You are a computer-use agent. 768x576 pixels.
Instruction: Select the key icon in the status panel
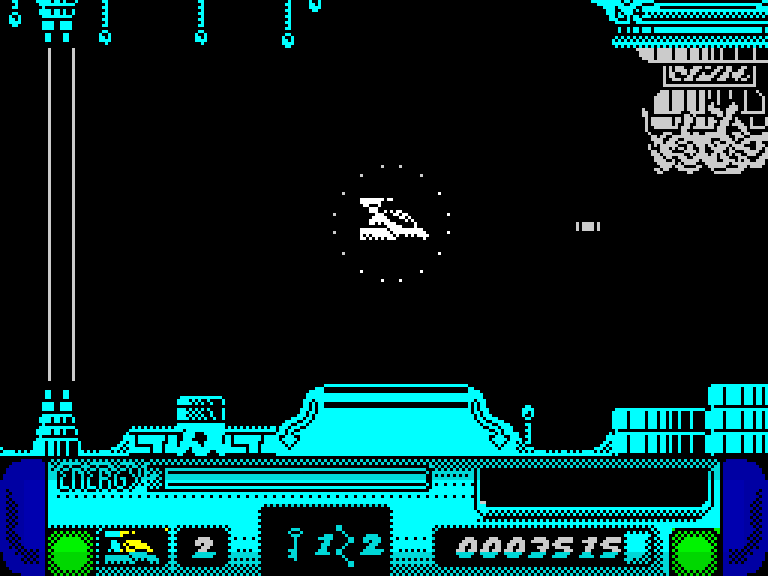pyautogui.click(x=295, y=545)
